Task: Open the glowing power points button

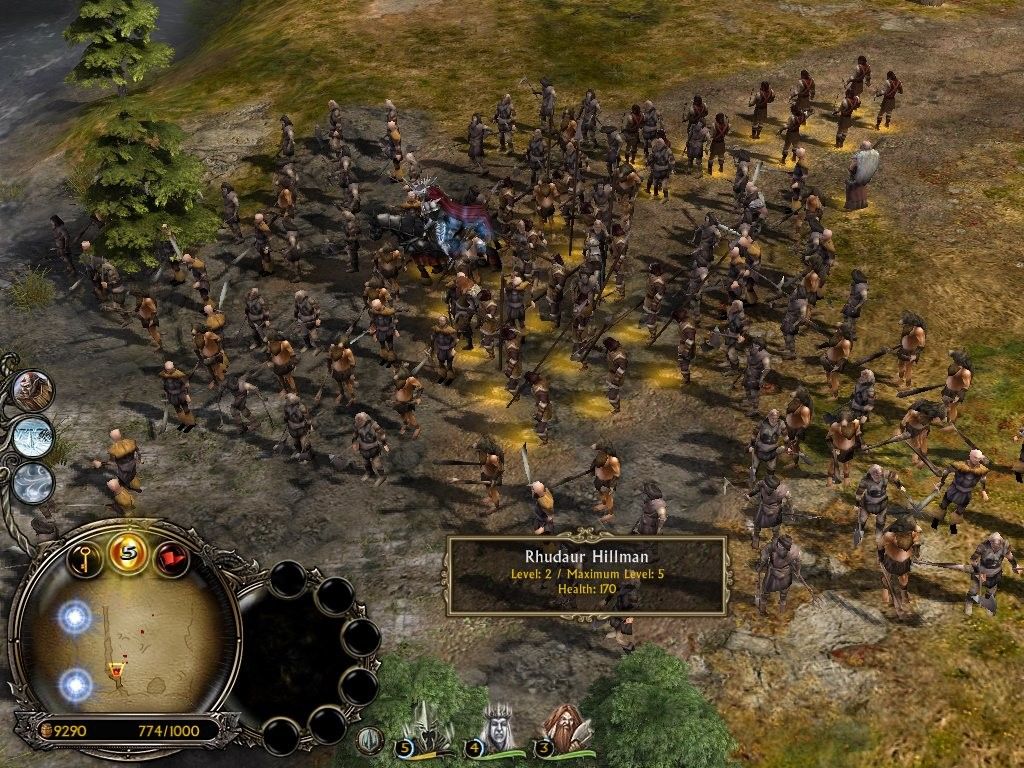Action: pos(128,553)
